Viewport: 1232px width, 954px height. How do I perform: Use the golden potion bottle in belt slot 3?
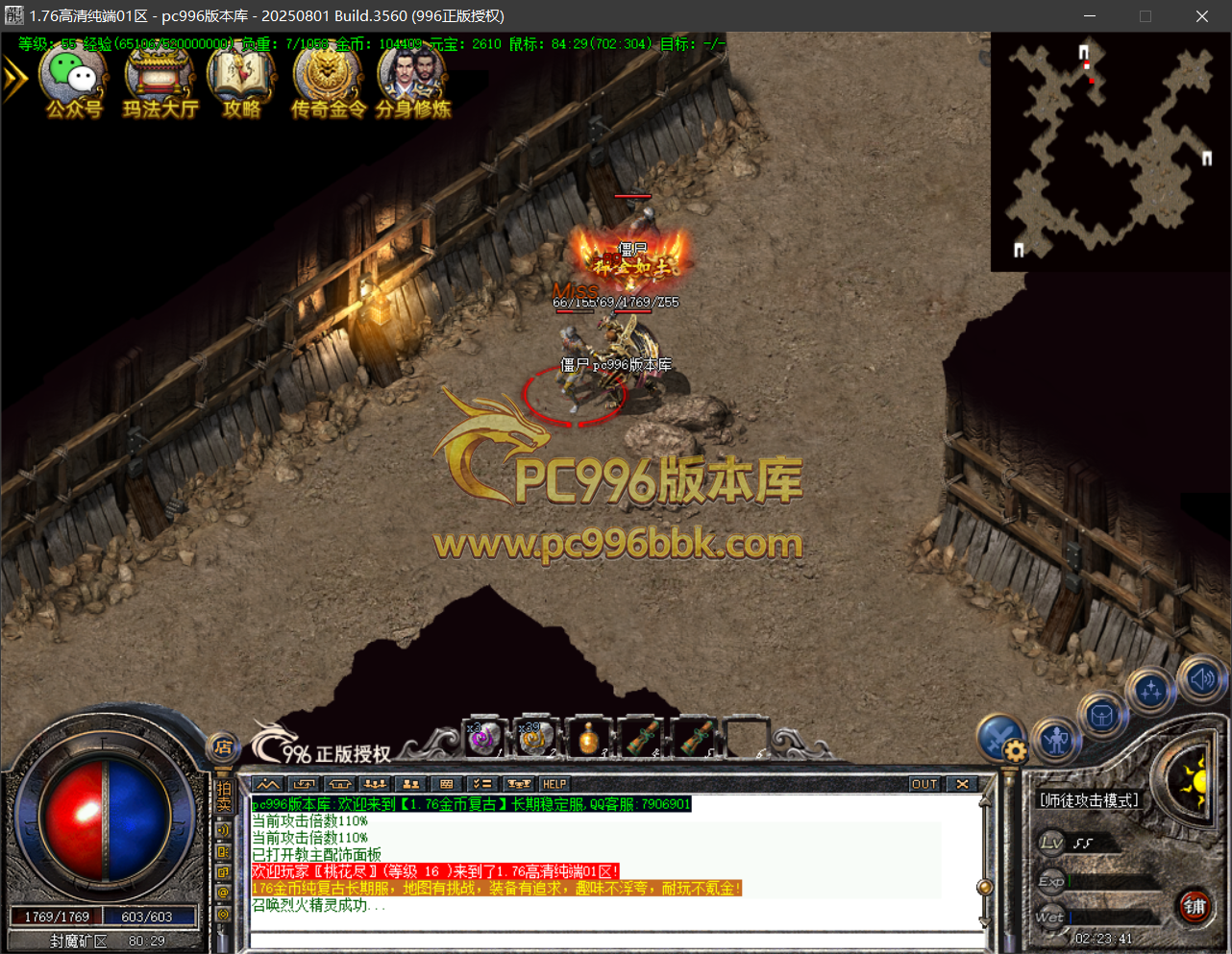(x=588, y=738)
